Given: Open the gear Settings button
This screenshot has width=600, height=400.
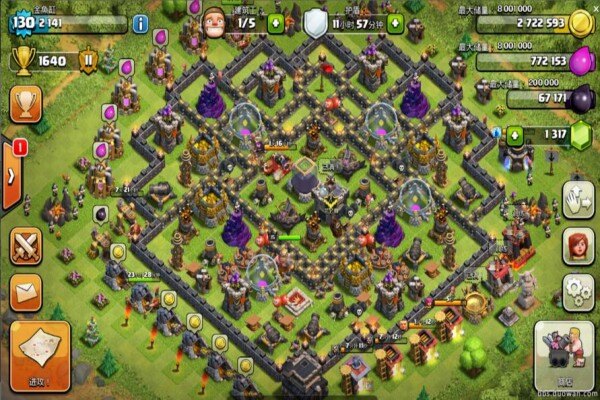Looking at the screenshot, I should click(x=579, y=293).
